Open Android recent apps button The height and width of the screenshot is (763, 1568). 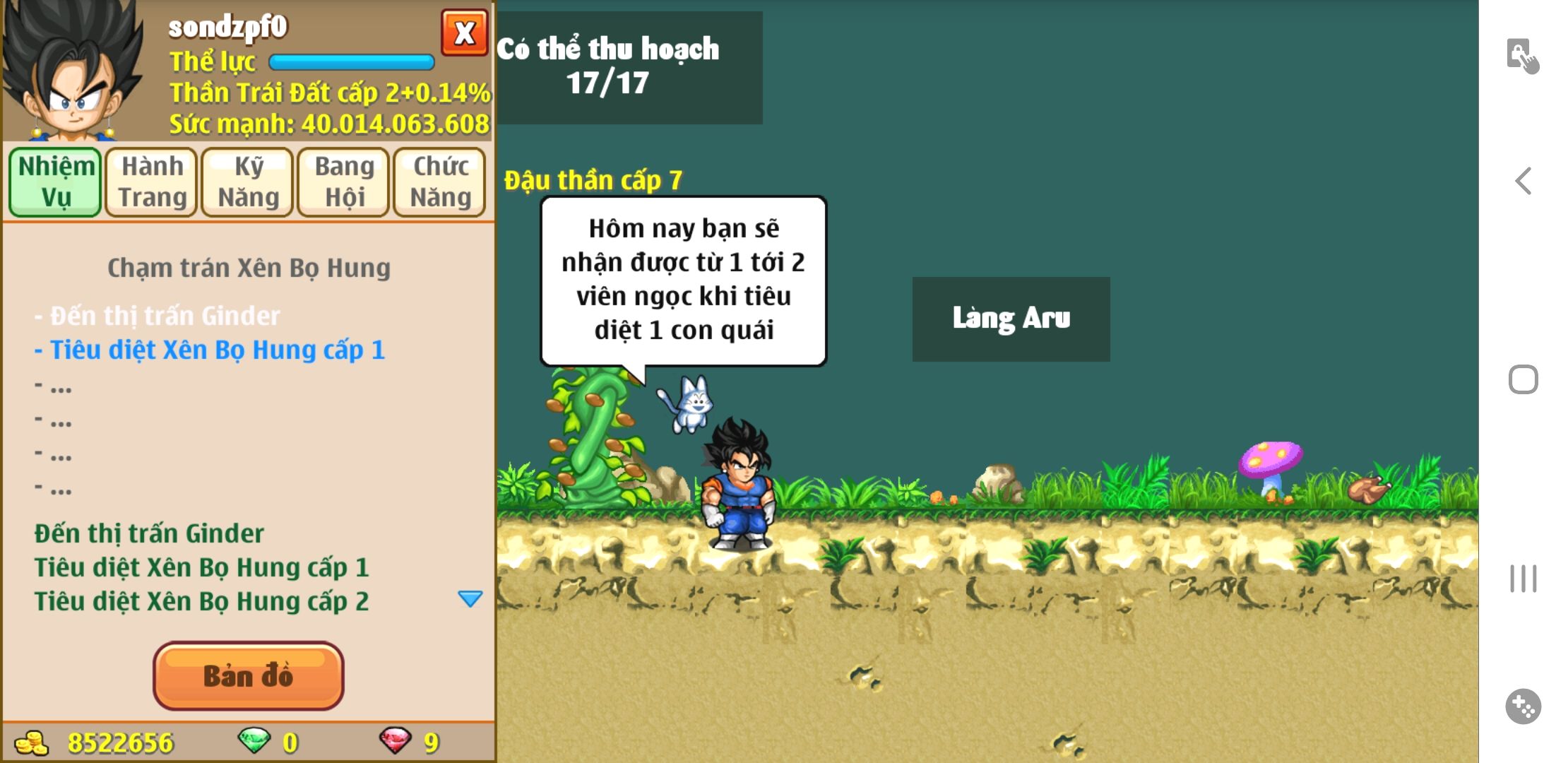click(x=1524, y=579)
